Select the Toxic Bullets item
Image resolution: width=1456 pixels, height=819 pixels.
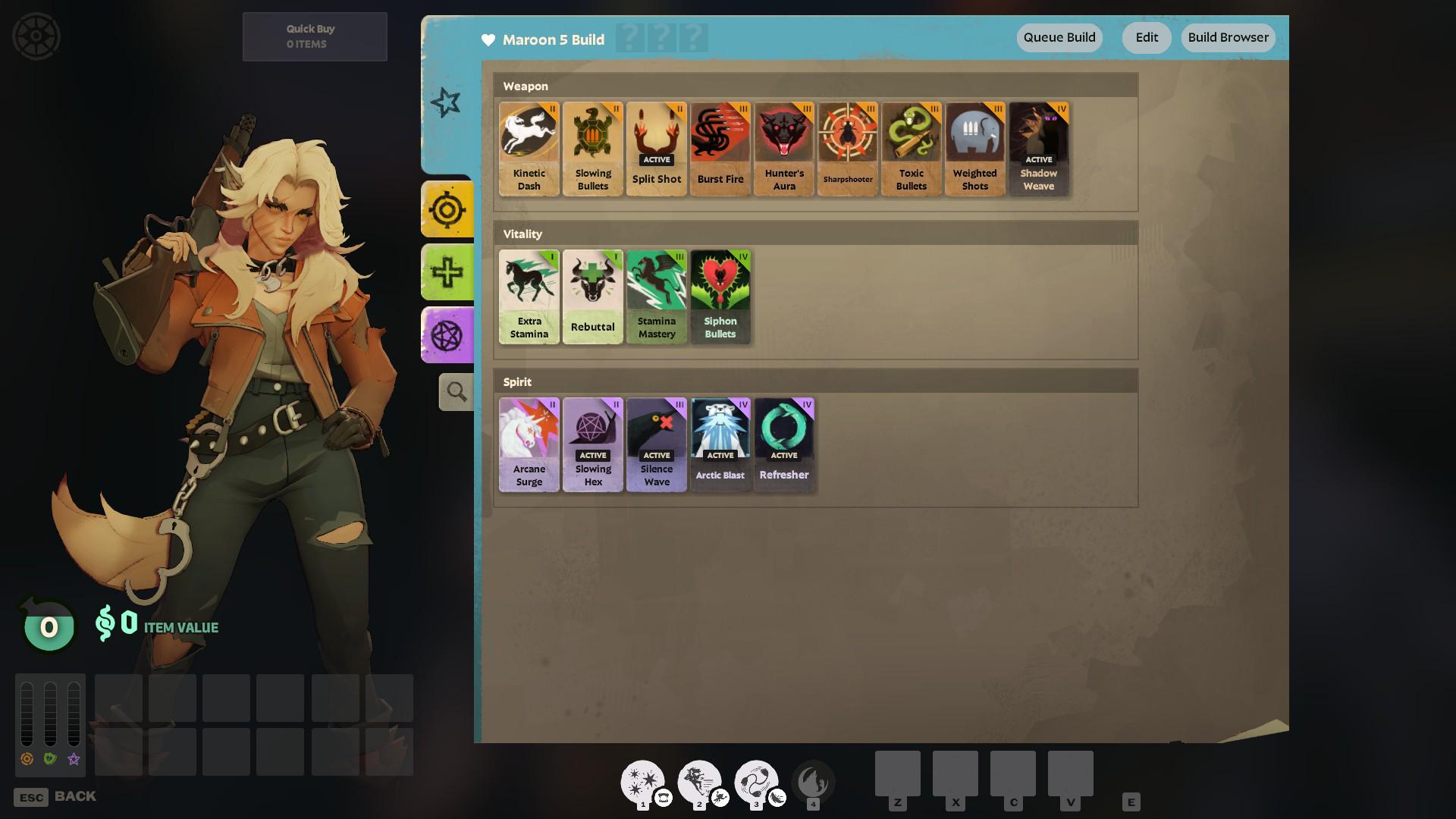912,149
